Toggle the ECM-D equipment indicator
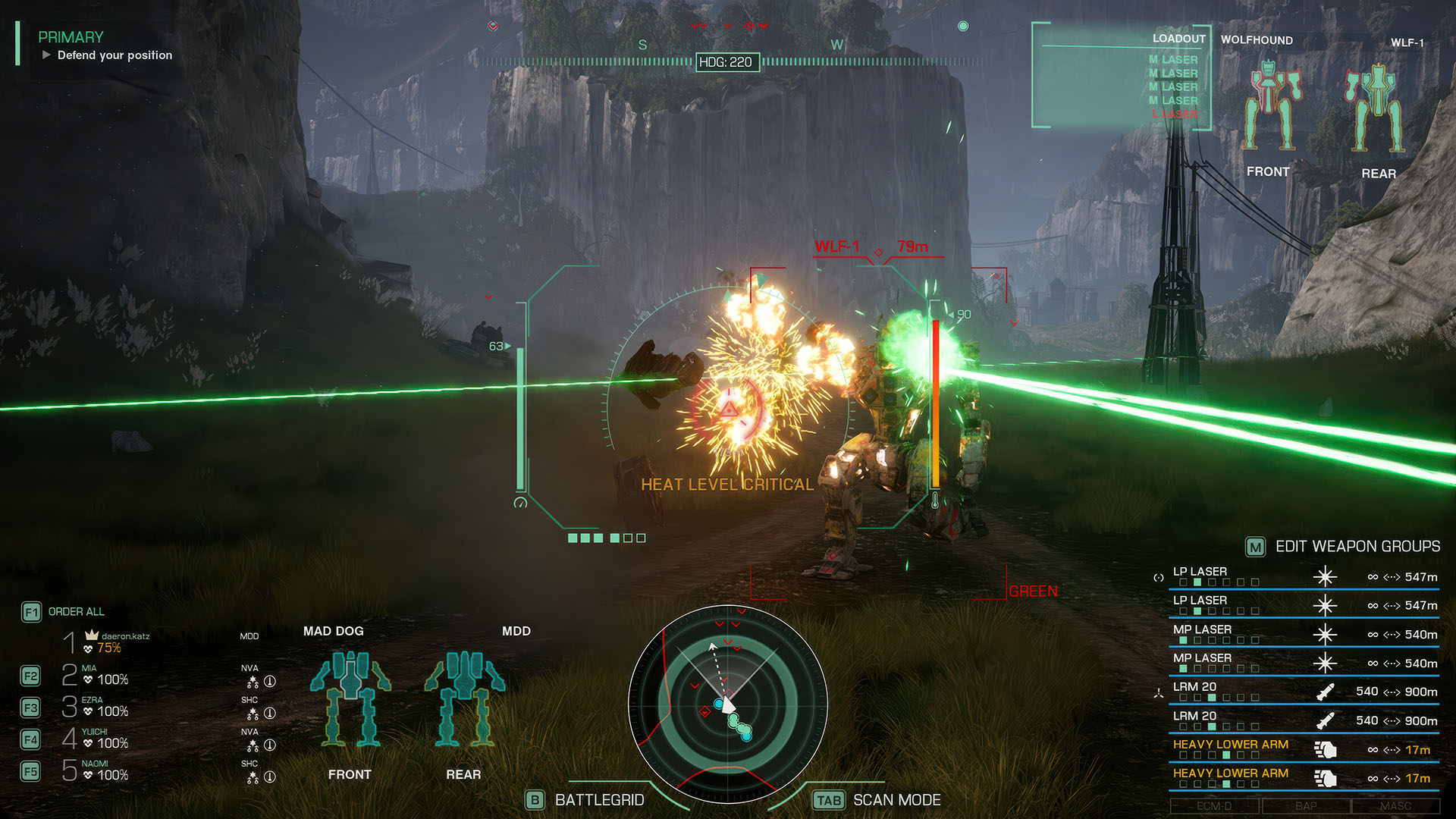The height and width of the screenshot is (819, 1456). click(1214, 806)
